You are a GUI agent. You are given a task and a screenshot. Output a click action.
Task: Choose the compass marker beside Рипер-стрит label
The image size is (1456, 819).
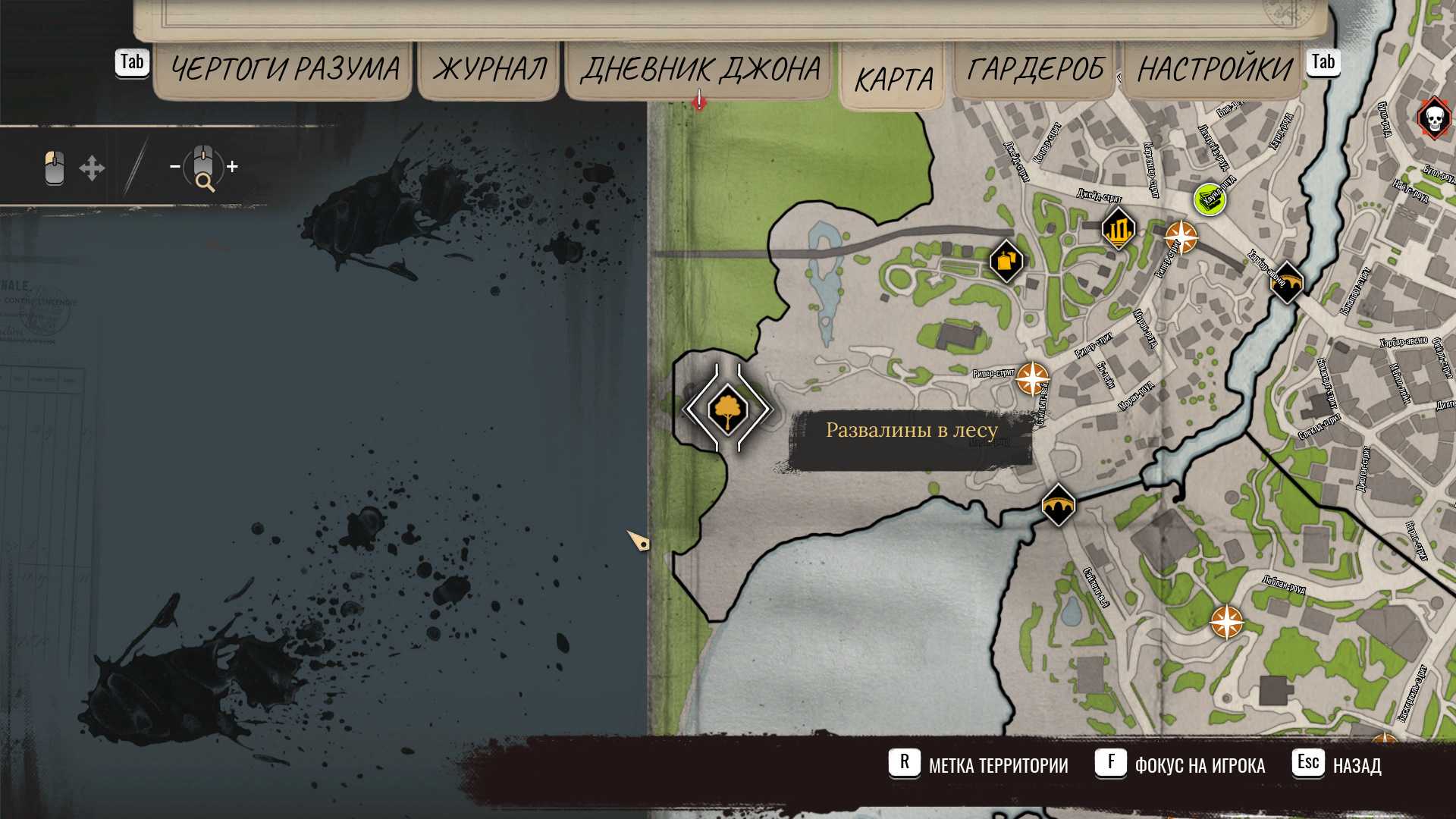tap(1032, 378)
